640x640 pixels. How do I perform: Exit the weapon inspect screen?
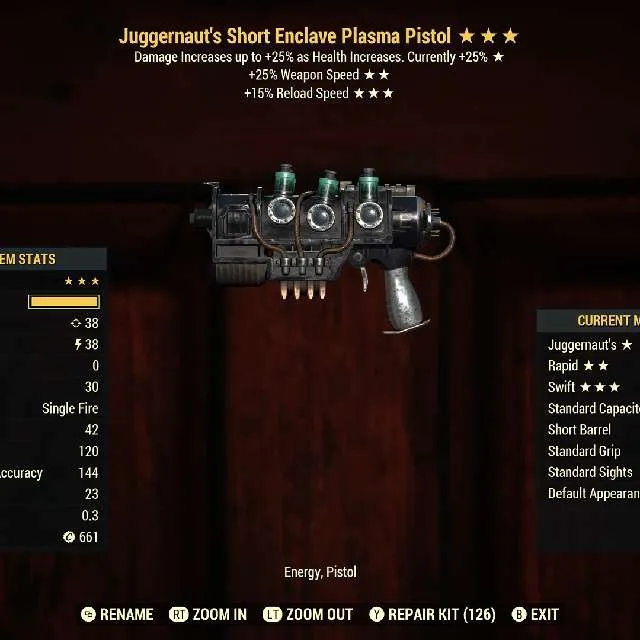(535, 614)
